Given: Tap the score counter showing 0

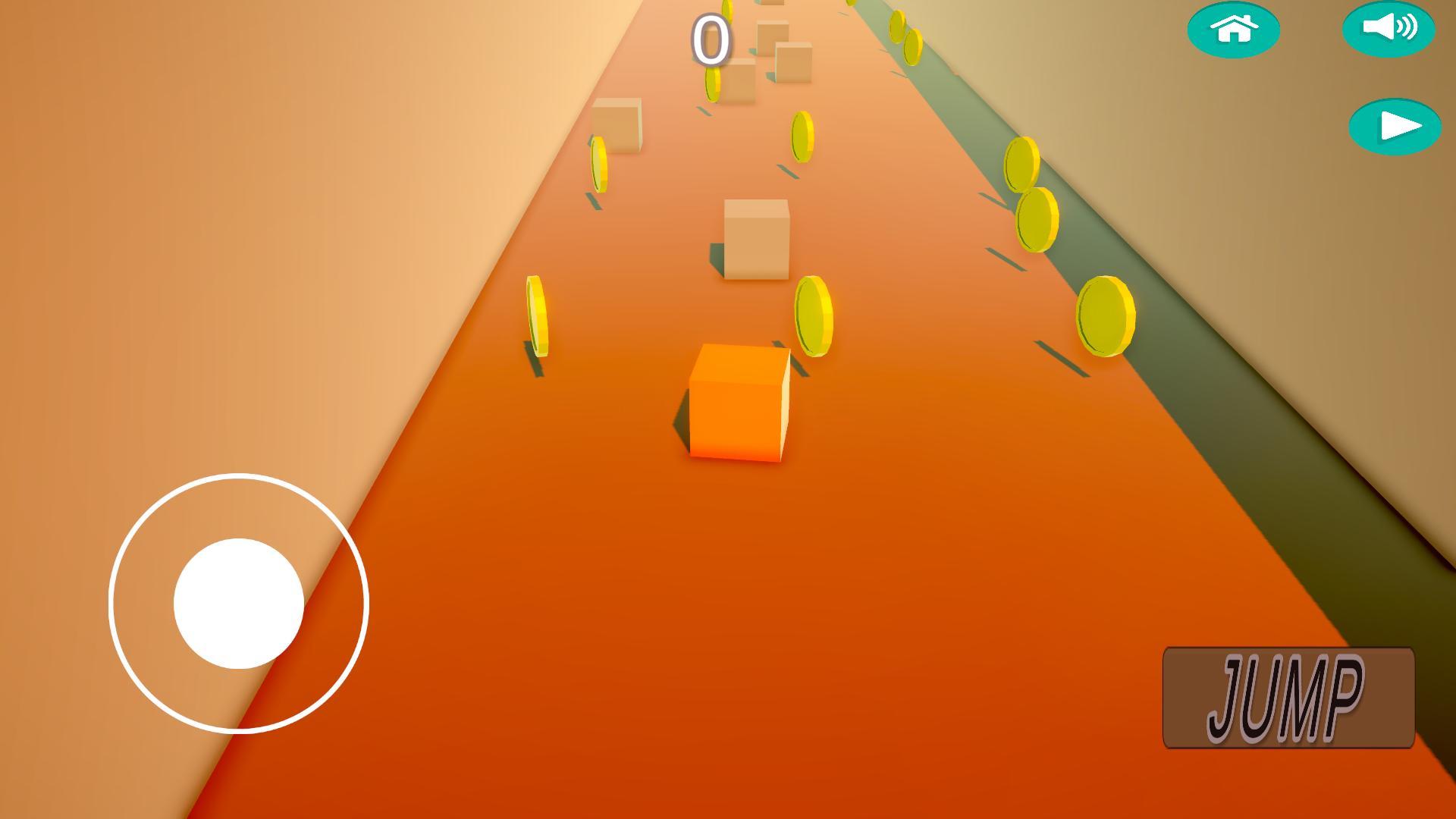Looking at the screenshot, I should tap(711, 38).
